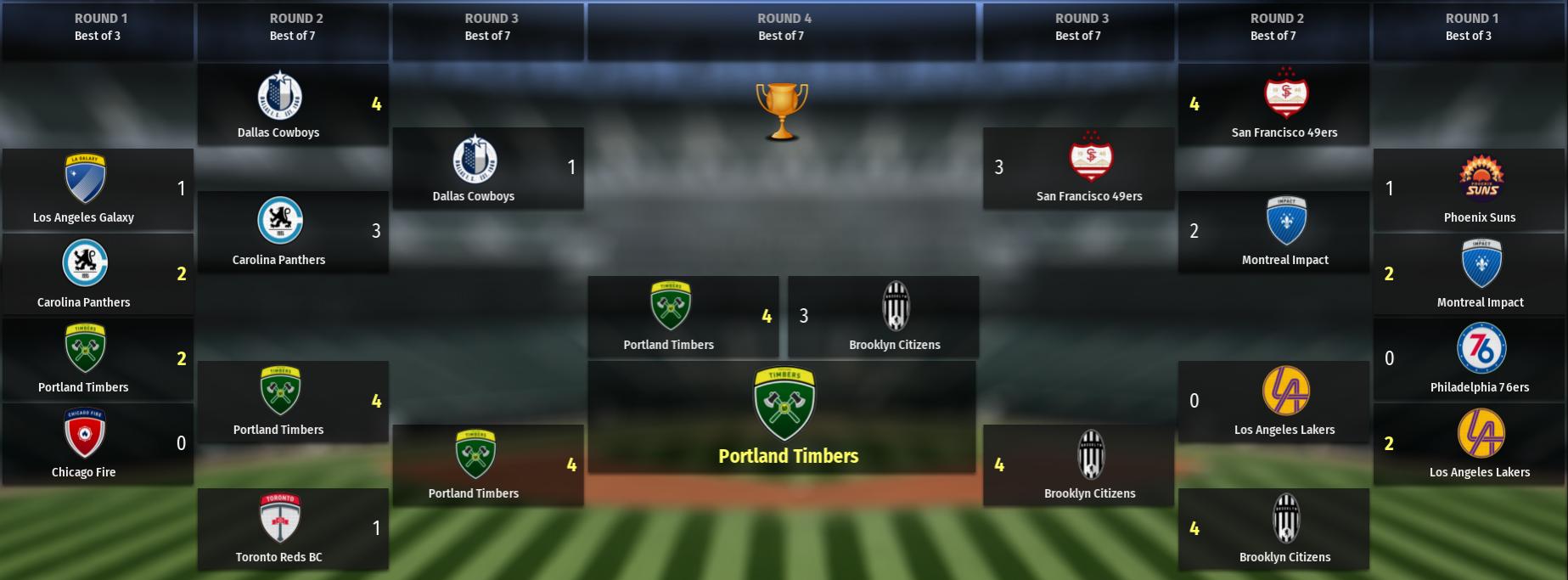The image size is (1568, 580).
Task: Open the Philadelphia 76ers team entry
Action: click(1469, 359)
